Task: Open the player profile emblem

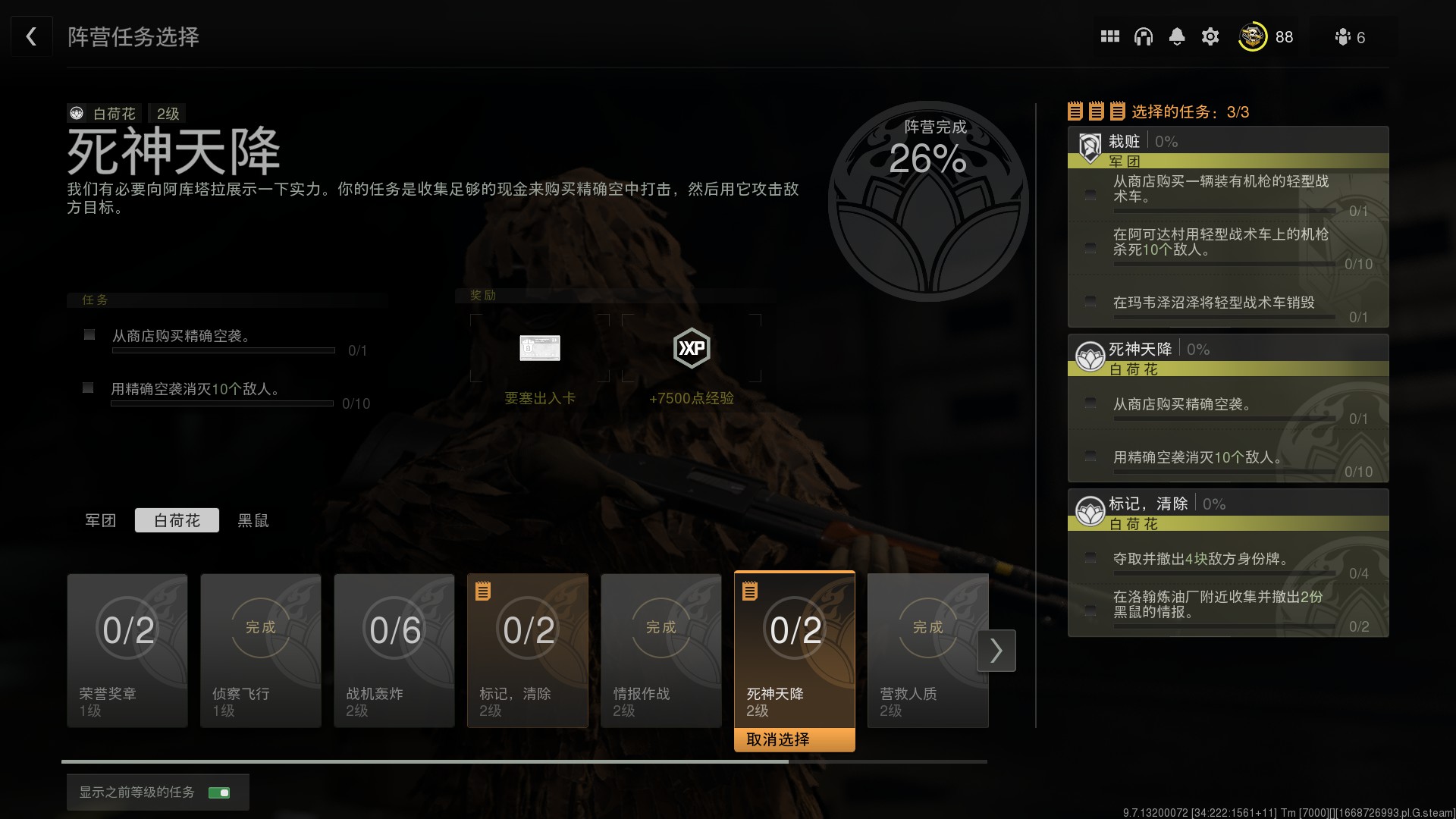Action: point(1252,36)
